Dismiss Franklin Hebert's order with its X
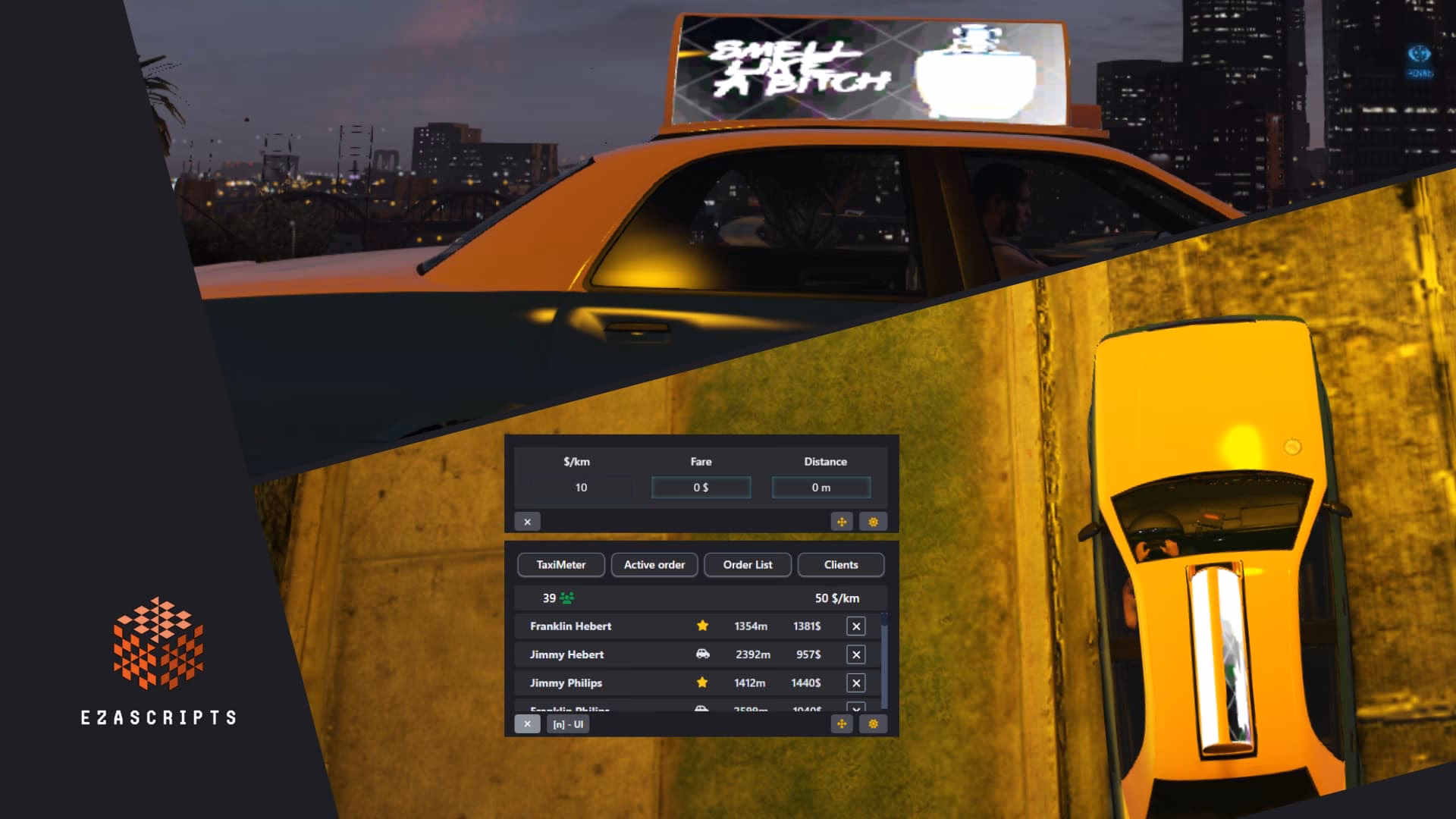The height and width of the screenshot is (819, 1456). [855, 626]
